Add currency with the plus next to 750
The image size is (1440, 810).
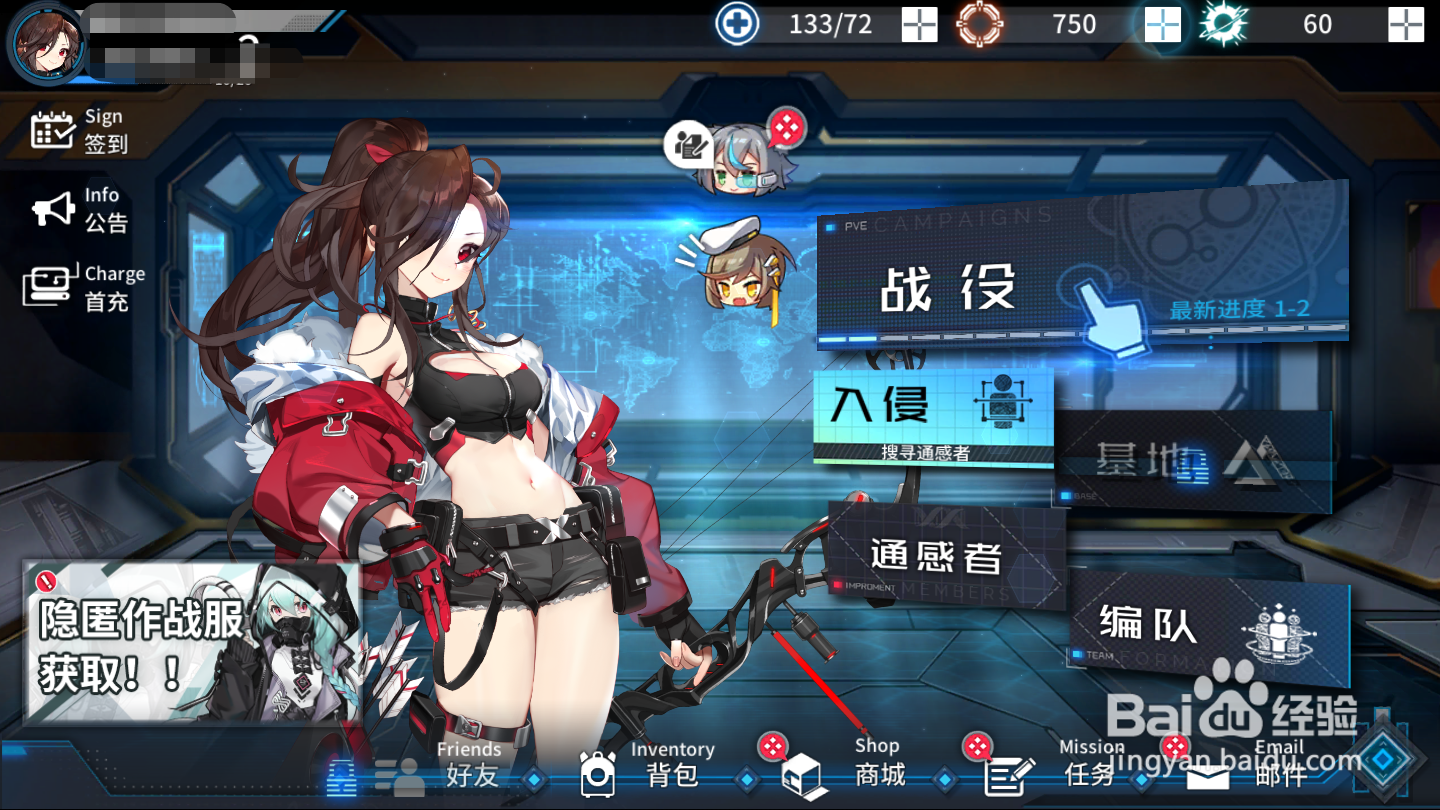tap(1162, 24)
